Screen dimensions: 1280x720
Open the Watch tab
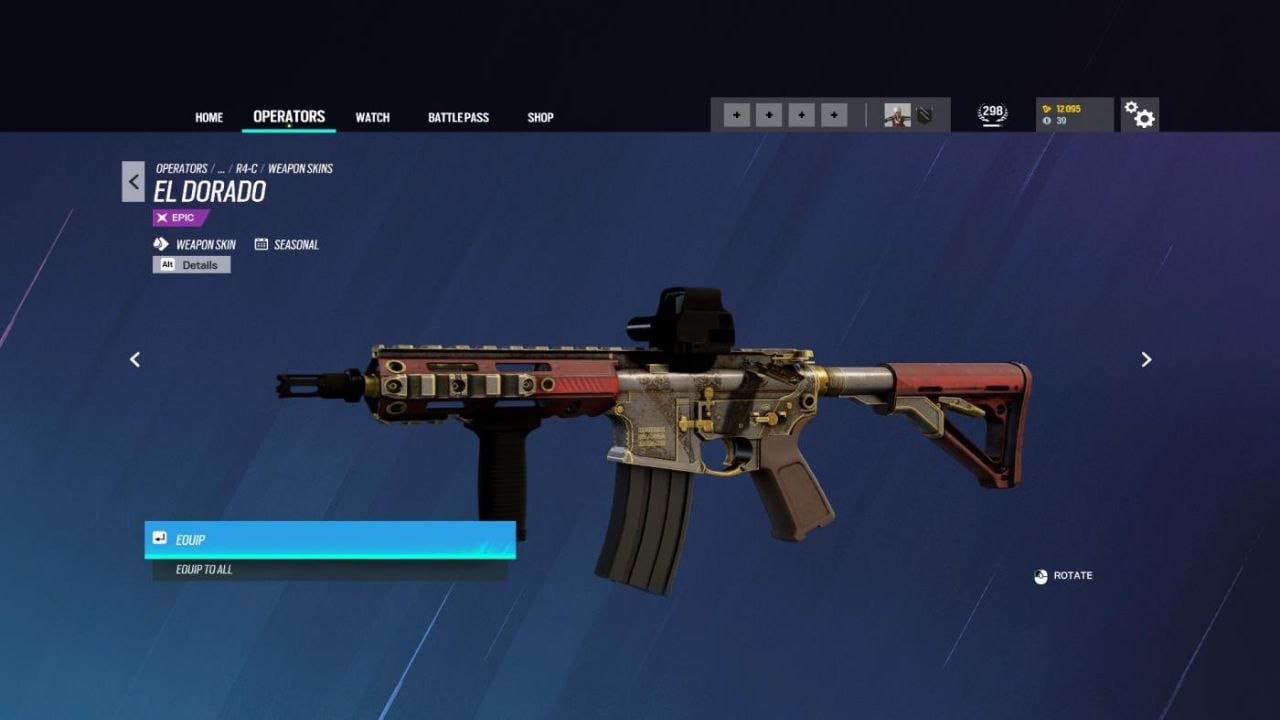pos(372,117)
